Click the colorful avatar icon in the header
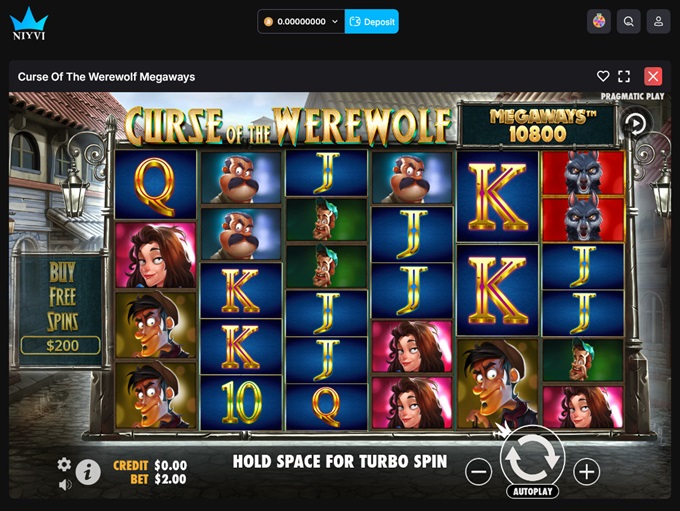The height and width of the screenshot is (511, 680). pyautogui.click(x=599, y=21)
